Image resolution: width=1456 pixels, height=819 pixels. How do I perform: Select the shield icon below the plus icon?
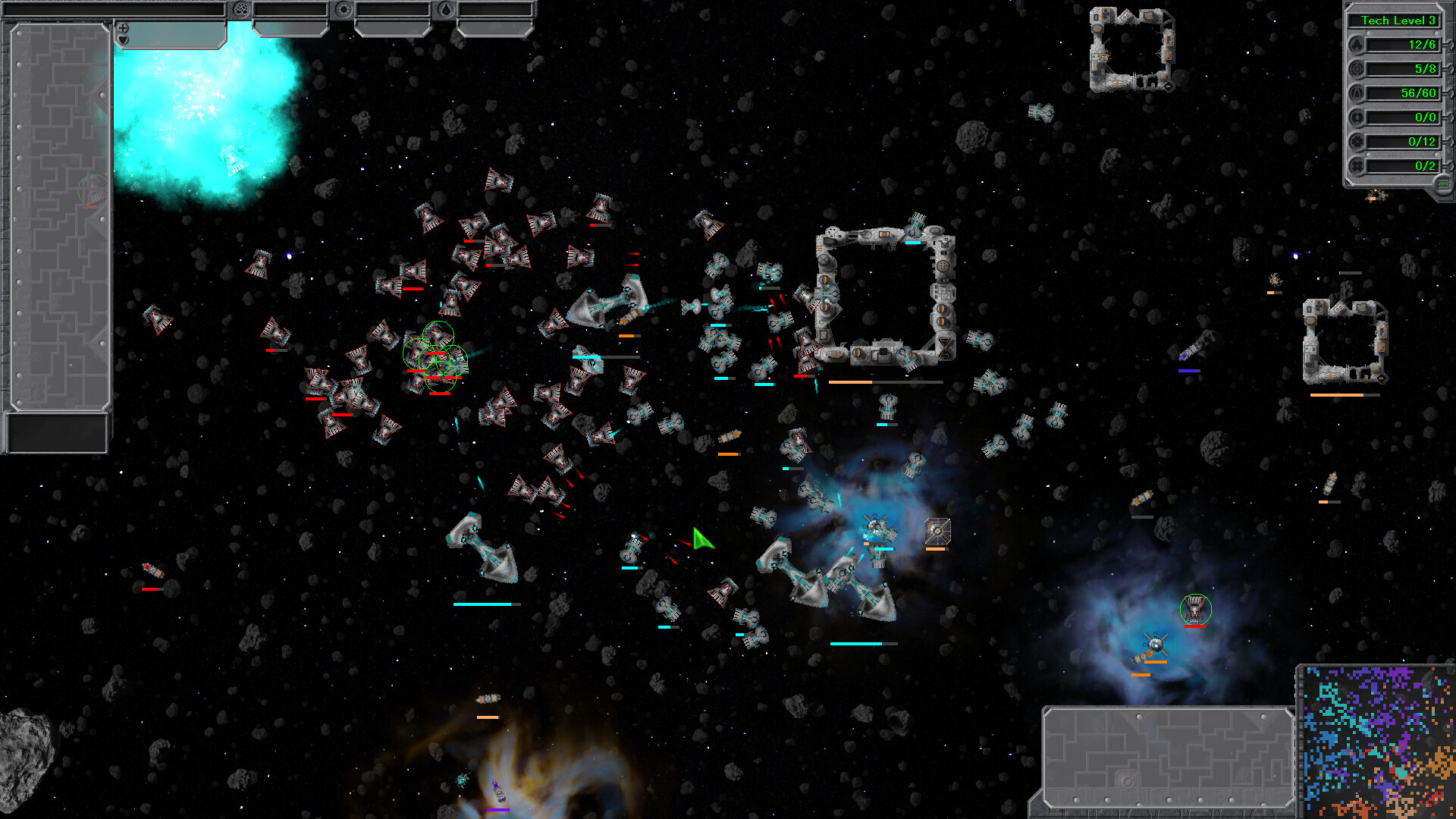(122, 38)
